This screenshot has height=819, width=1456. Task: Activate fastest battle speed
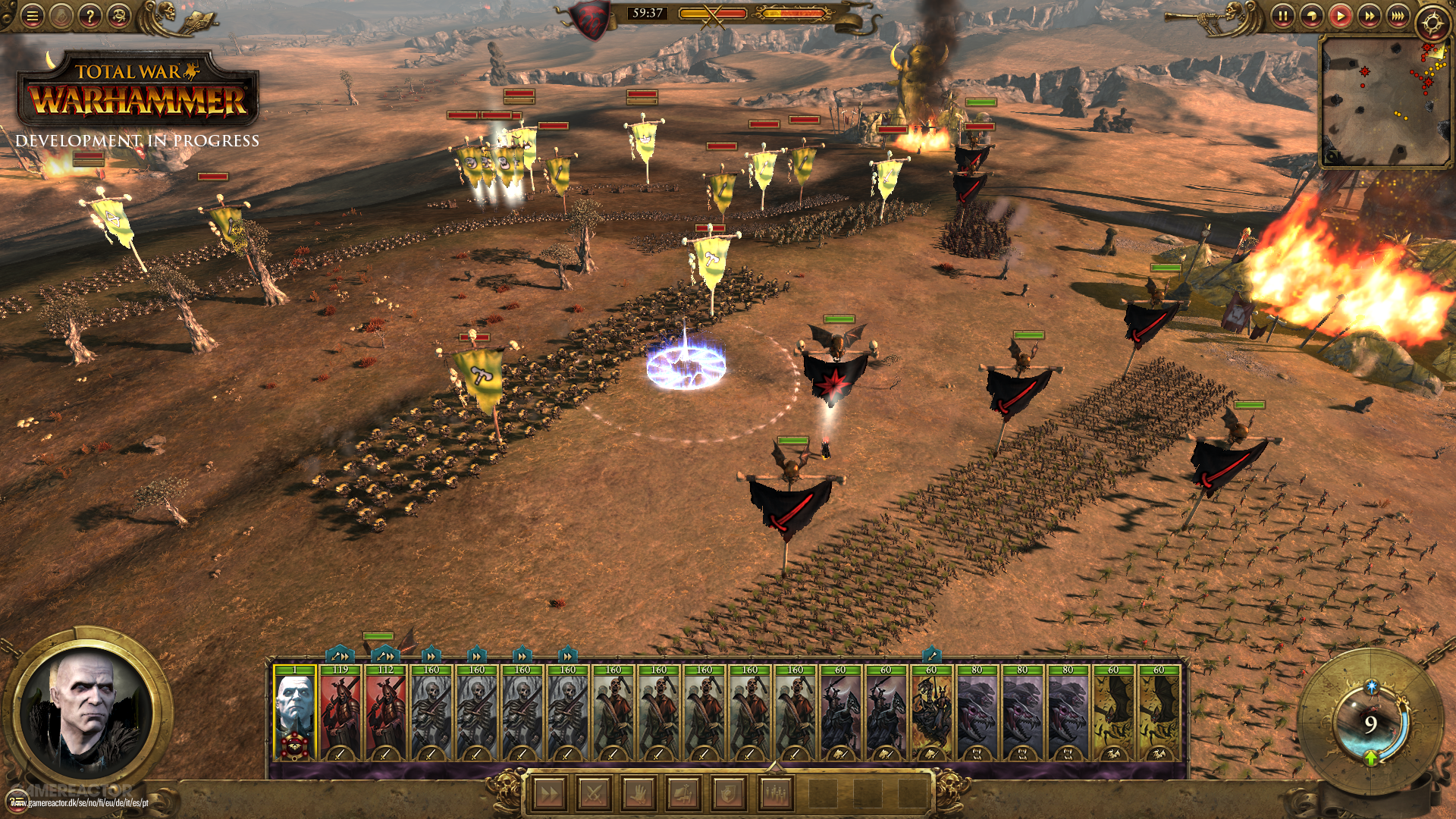(x=1398, y=16)
